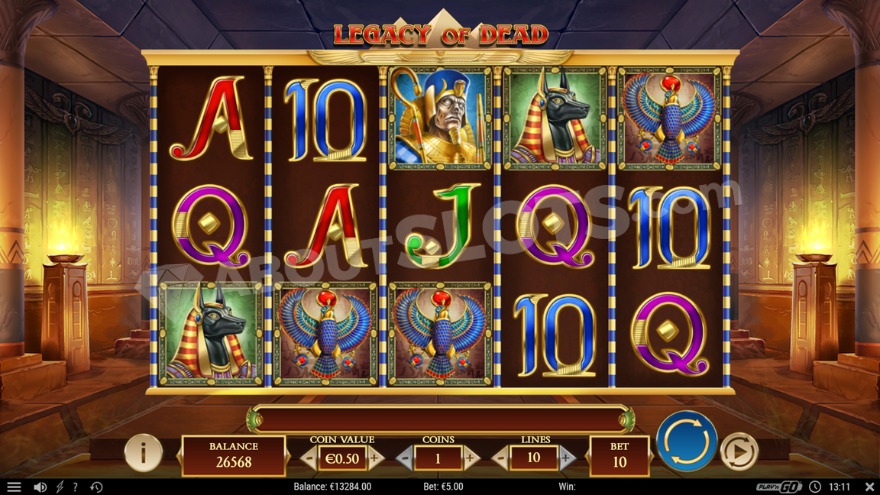This screenshot has height=495, width=880.
Task: Toggle the lightning bolt fast play option
Action: click(x=59, y=487)
